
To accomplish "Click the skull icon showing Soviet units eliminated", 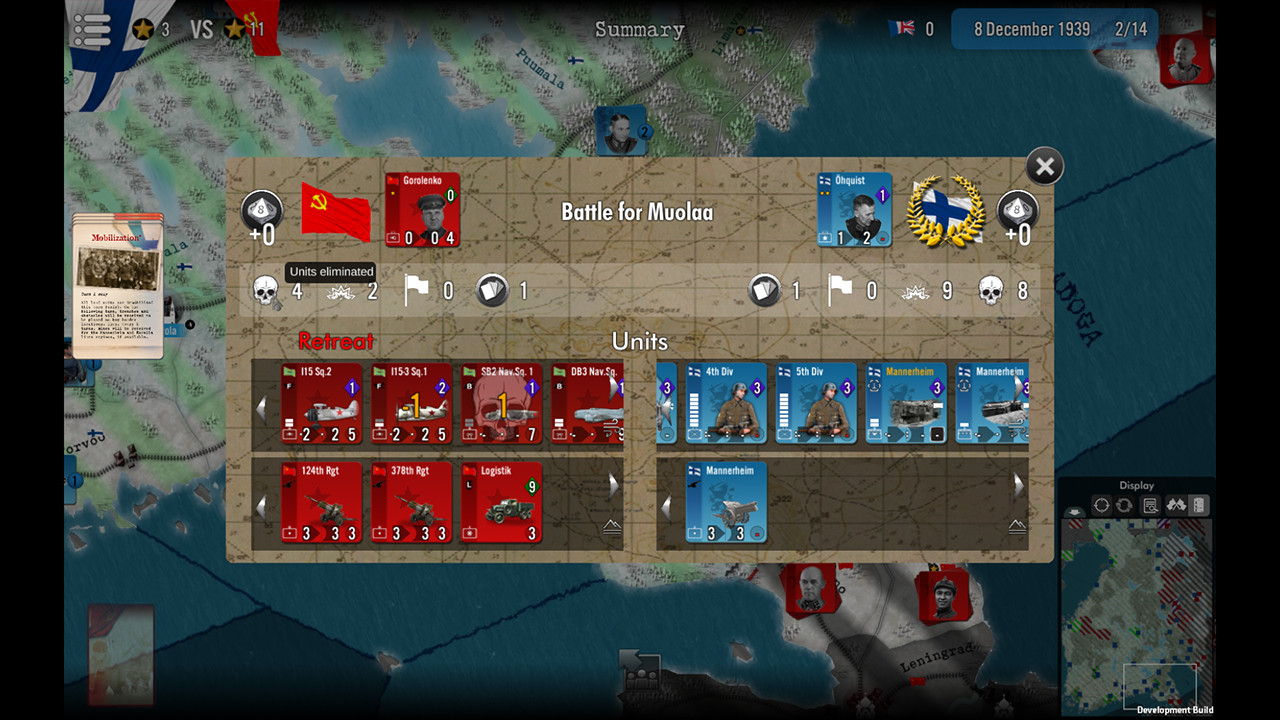I will click(265, 290).
